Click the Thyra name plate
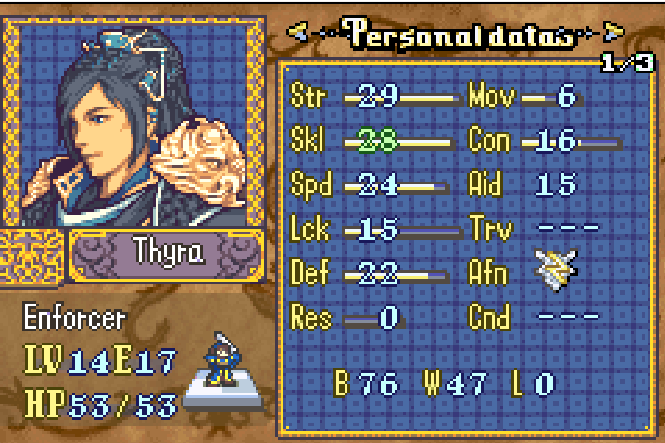The height and width of the screenshot is (443, 665). click(167, 253)
